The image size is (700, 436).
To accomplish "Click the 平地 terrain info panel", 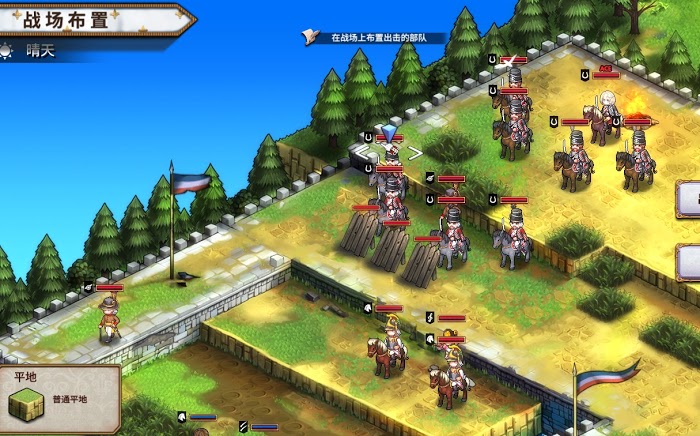I will (58, 400).
